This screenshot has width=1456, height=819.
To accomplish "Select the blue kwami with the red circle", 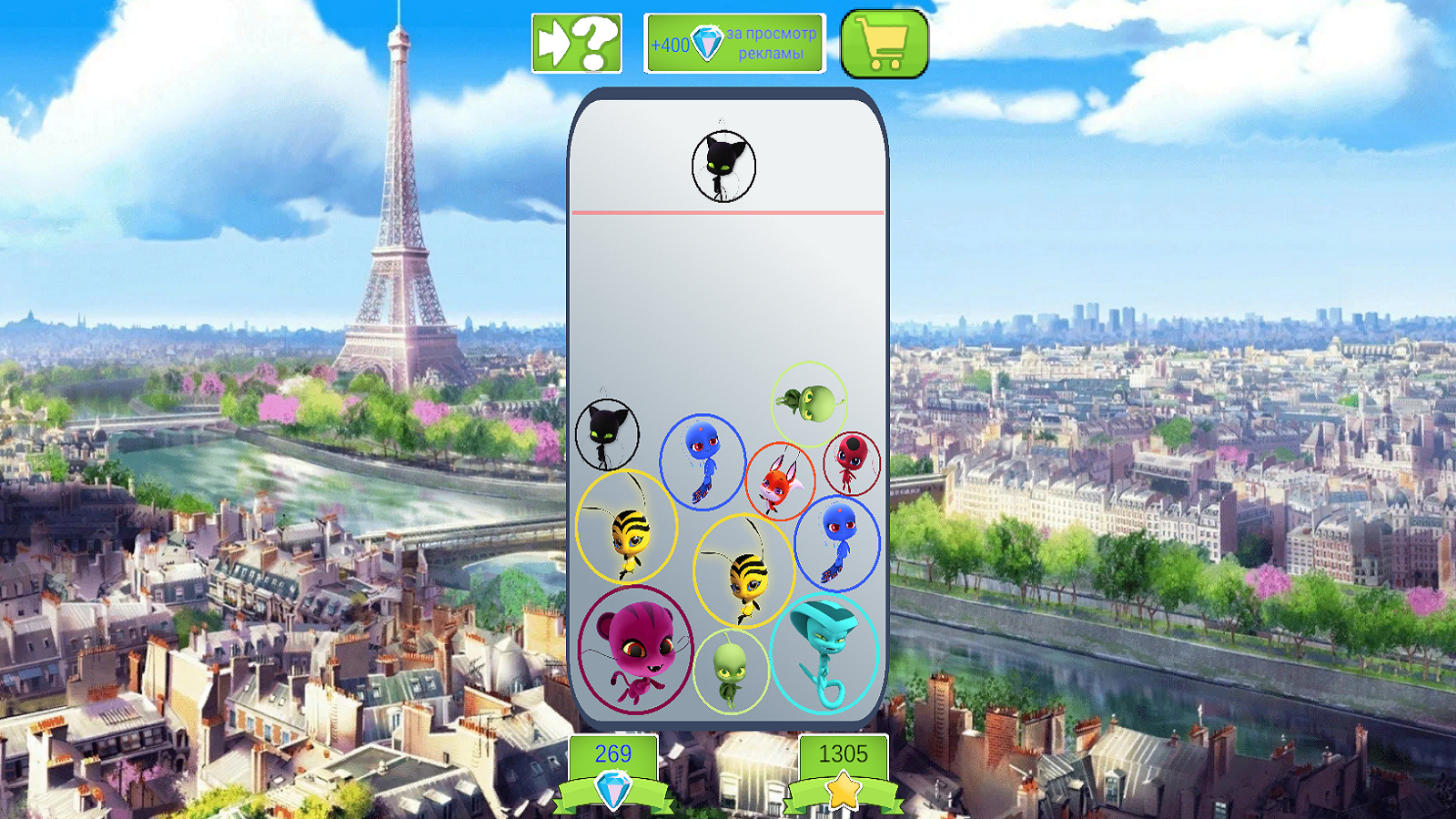I will click(837, 546).
